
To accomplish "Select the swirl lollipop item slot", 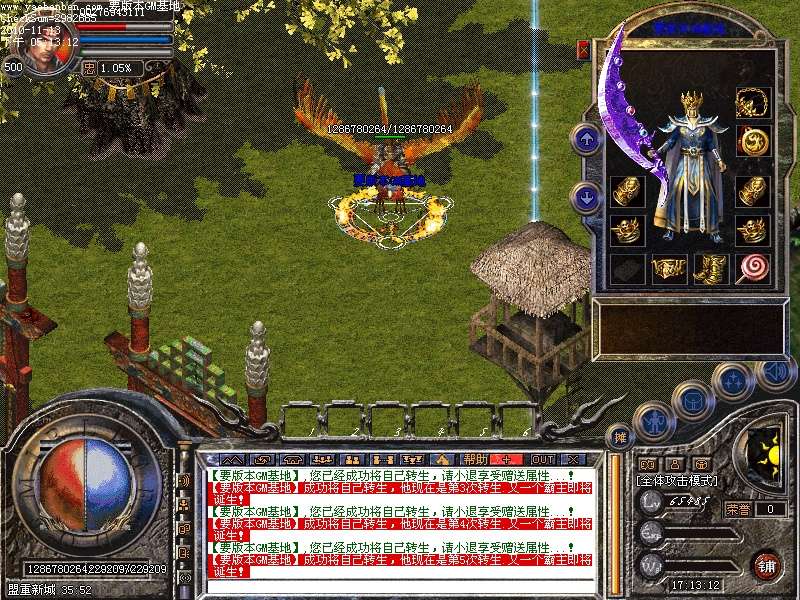I will 750,267.
